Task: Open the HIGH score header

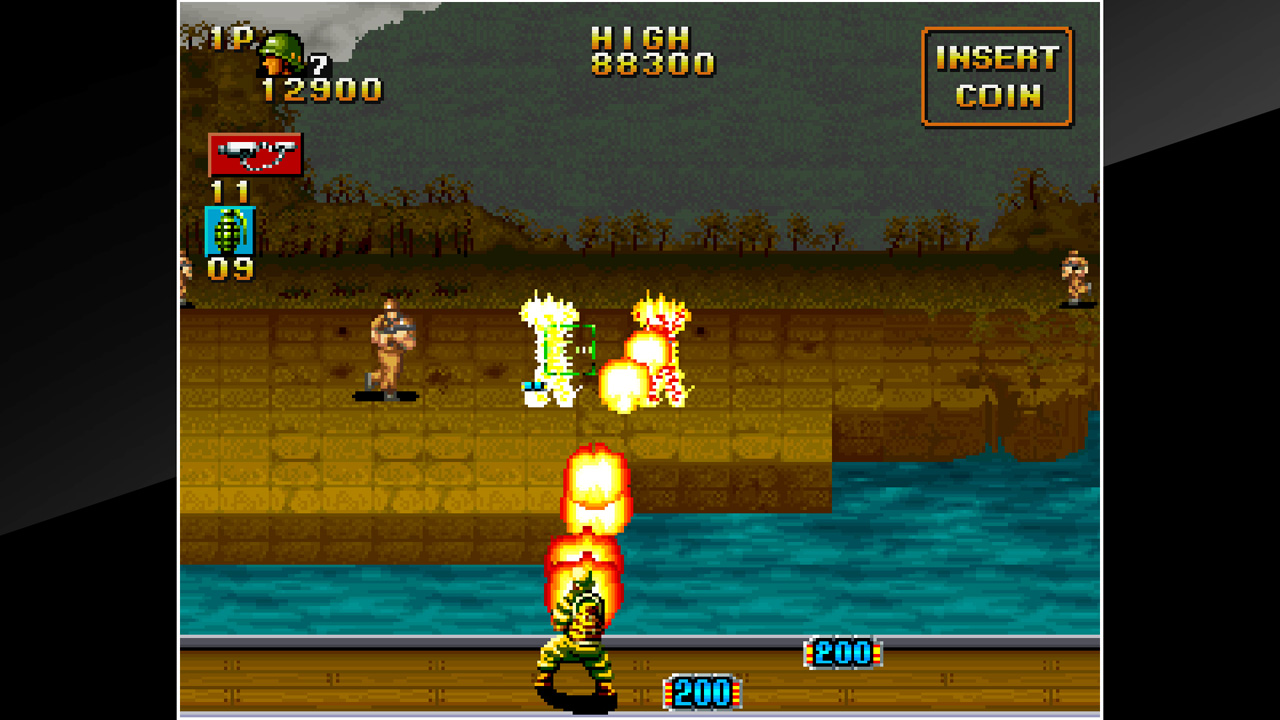Action: click(x=635, y=38)
